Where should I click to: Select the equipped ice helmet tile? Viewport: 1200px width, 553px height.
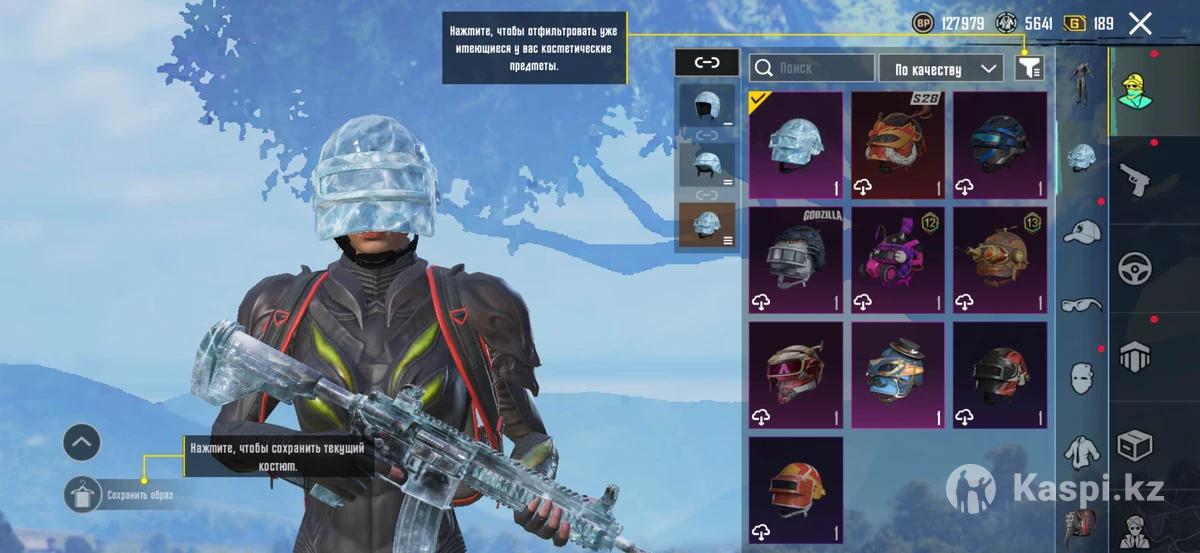(796, 145)
